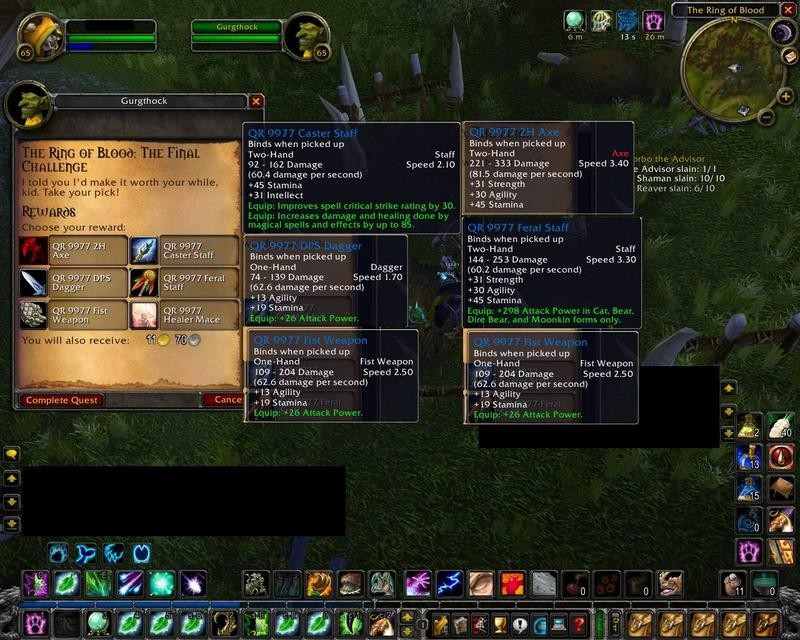
Task: Cast the blue lightning bolt spell
Action: (x=450, y=584)
